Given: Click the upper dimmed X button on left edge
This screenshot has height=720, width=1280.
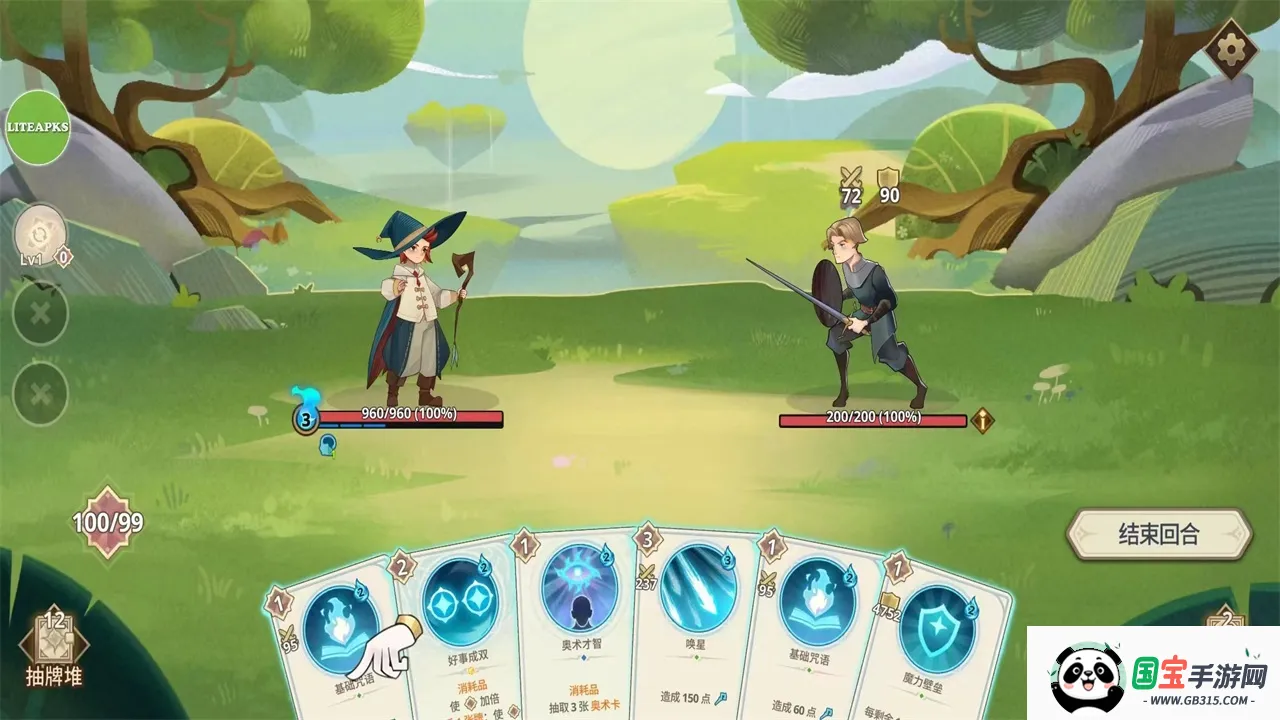Looking at the screenshot, I should [38, 312].
